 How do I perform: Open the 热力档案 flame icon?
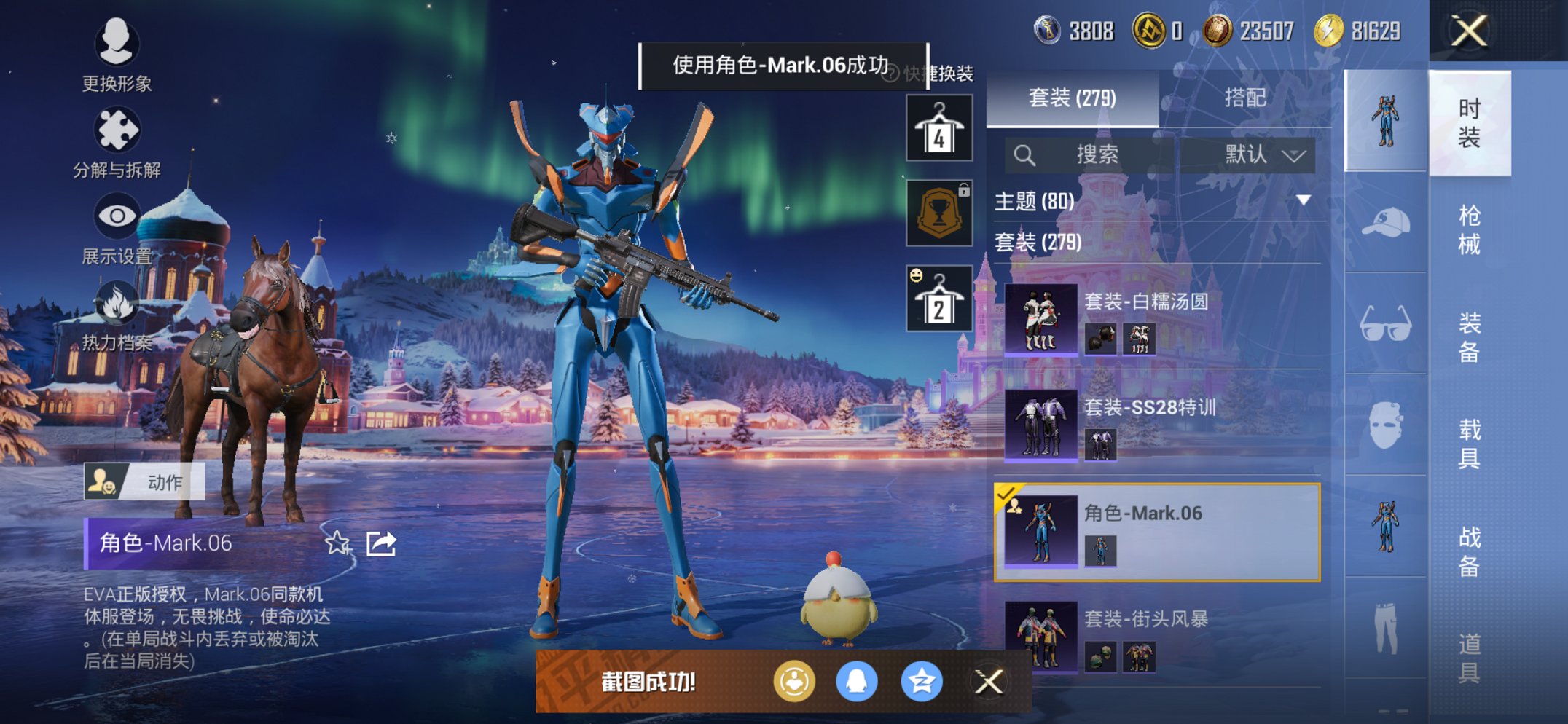coord(117,303)
